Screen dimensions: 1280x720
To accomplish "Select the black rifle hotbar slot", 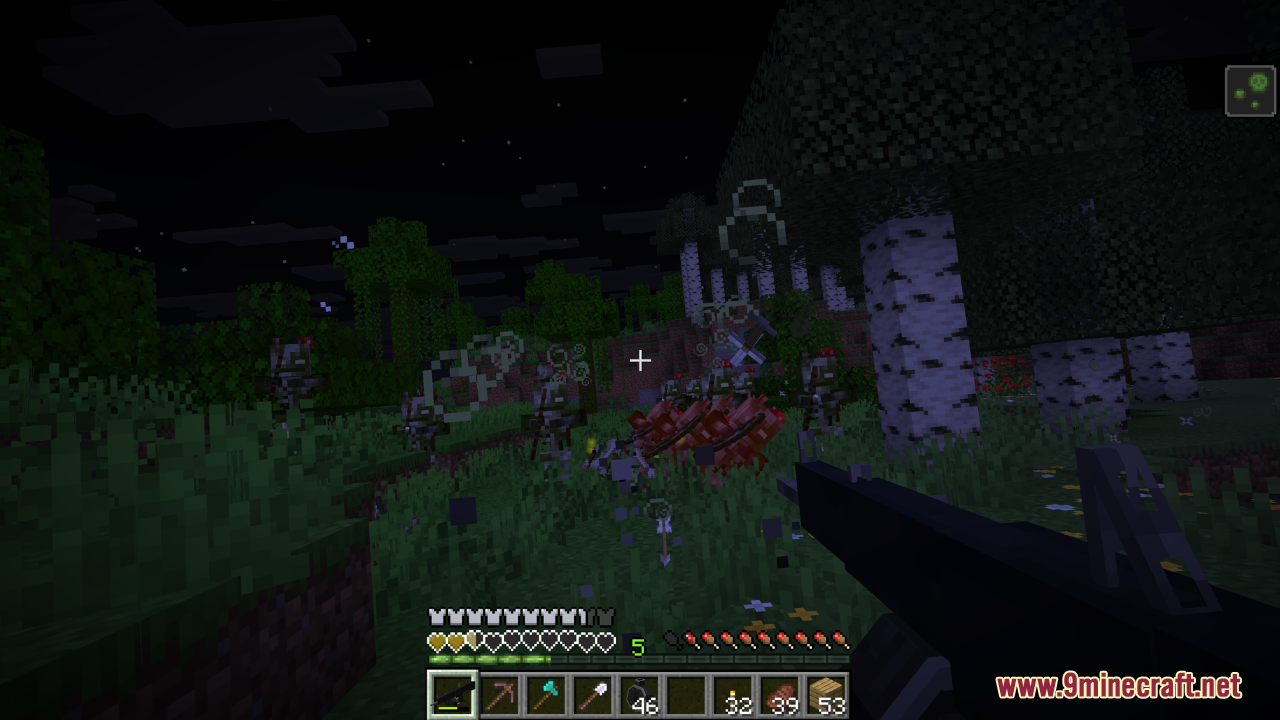I will coord(452,695).
